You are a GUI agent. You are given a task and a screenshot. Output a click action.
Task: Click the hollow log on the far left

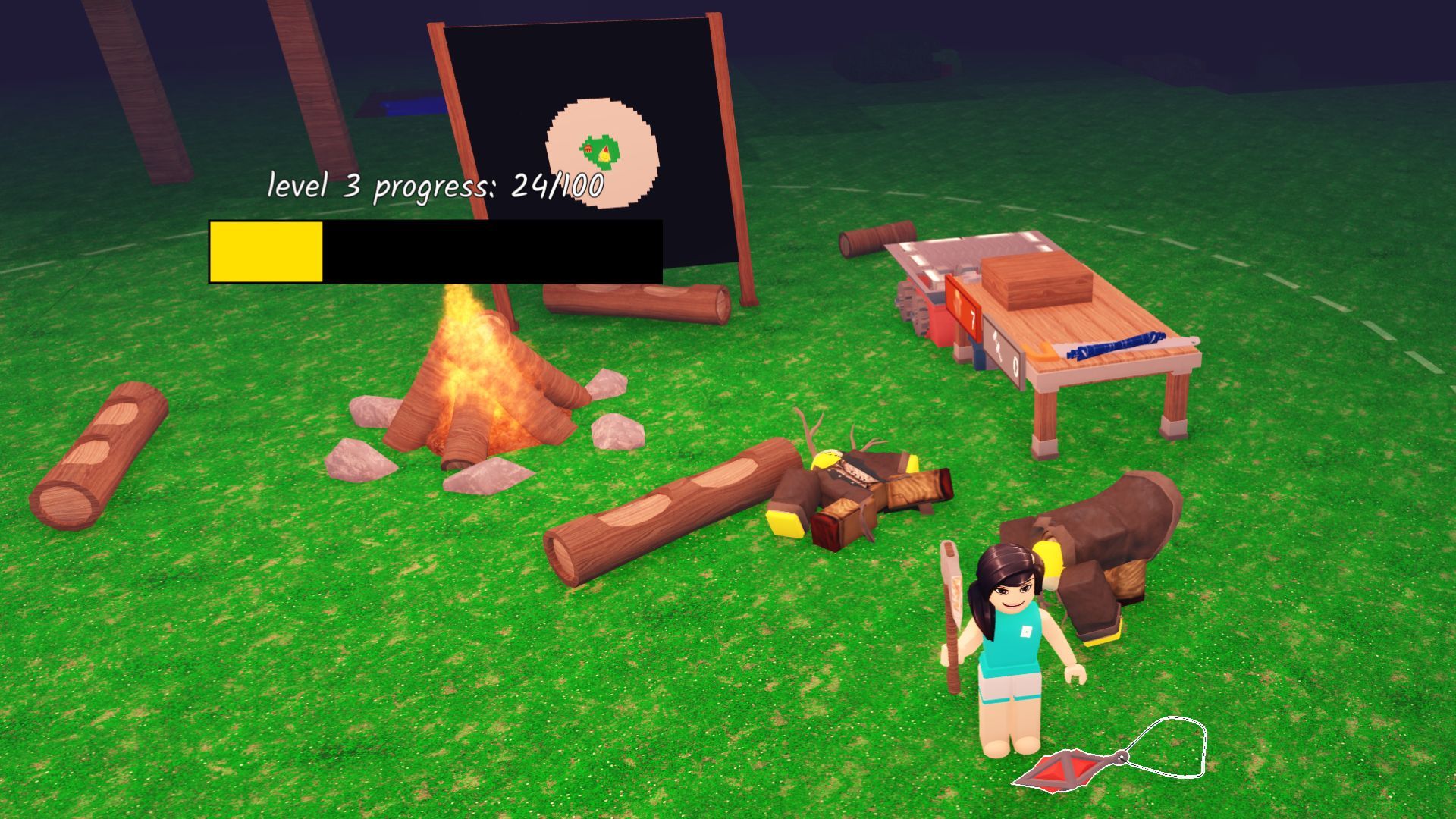(99, 455)
